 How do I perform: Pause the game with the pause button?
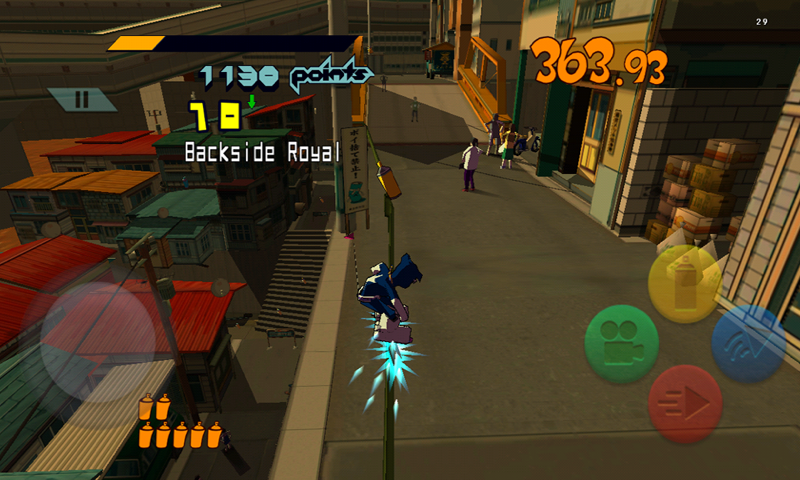[x=82, y=99]
